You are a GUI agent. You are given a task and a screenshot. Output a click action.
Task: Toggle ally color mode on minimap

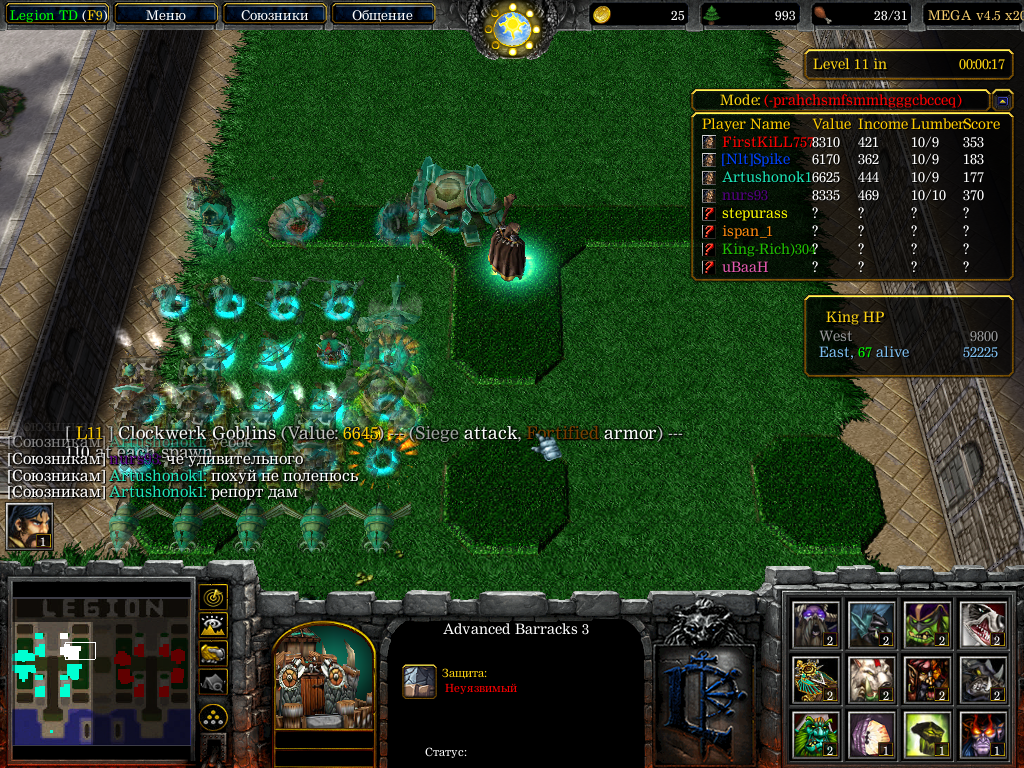(x=213, y=653)
